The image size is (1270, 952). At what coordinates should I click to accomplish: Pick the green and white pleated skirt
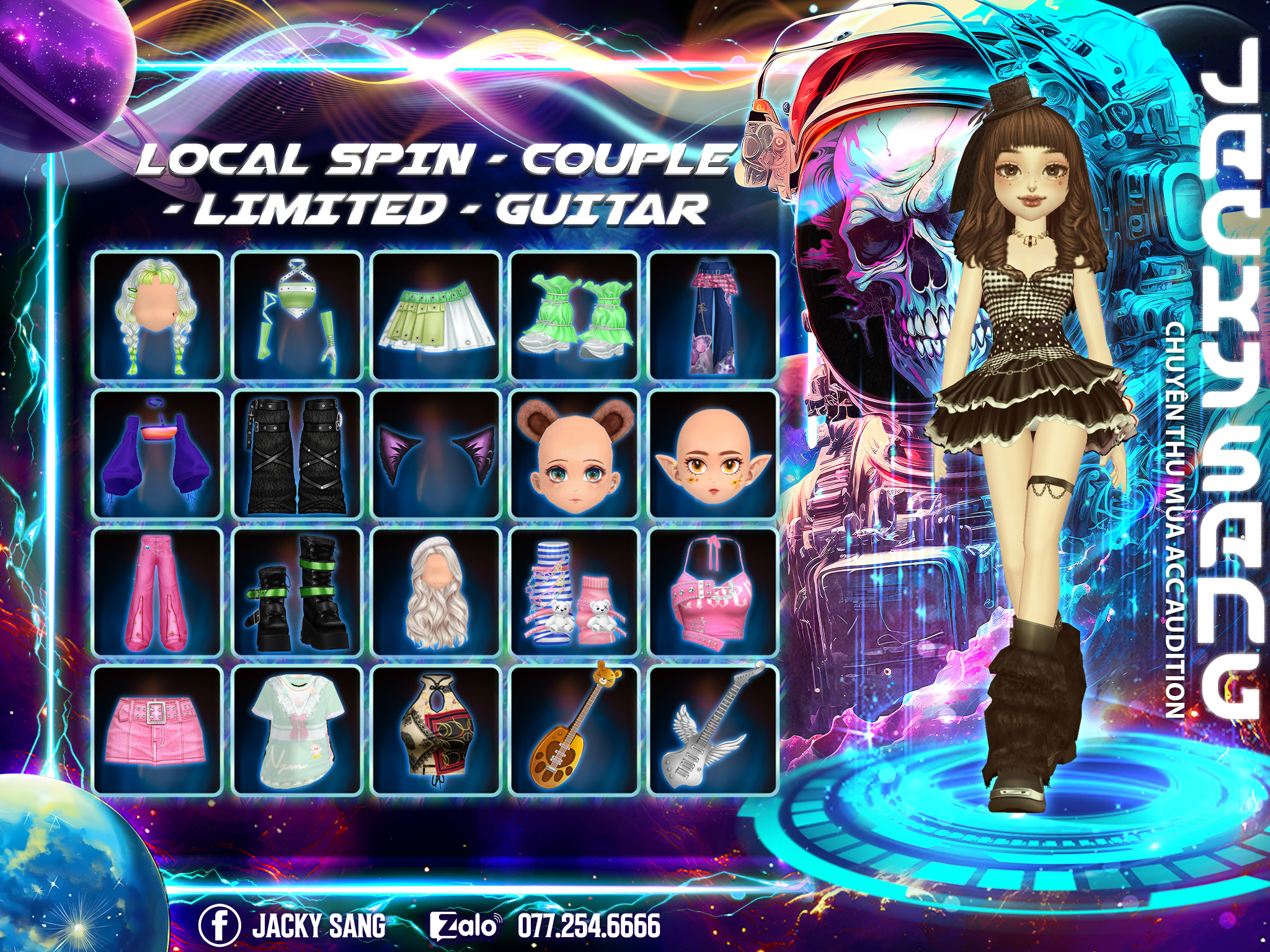coord(436,316)
